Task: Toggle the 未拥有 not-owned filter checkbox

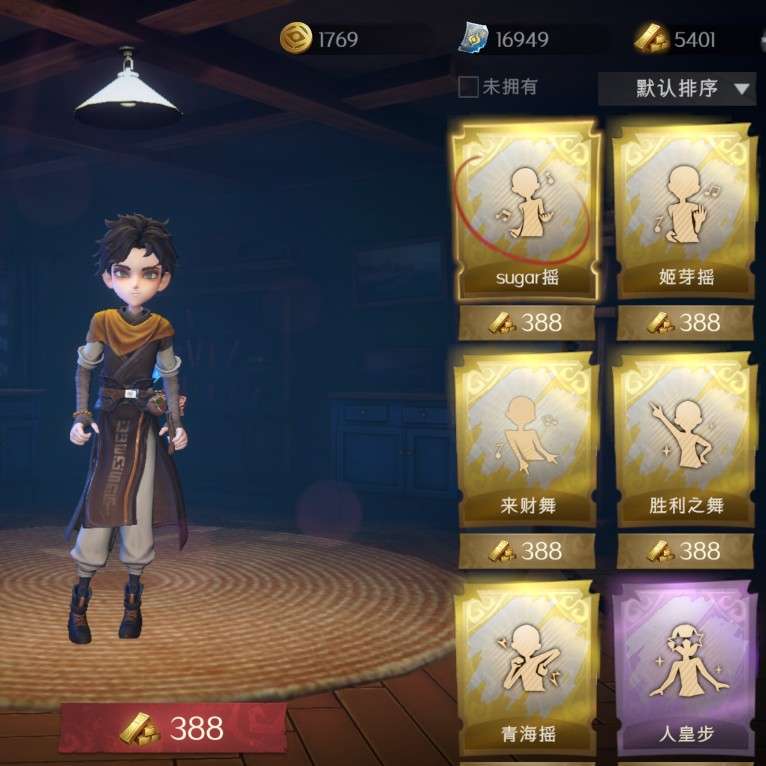Action: [x=468, y=87]
